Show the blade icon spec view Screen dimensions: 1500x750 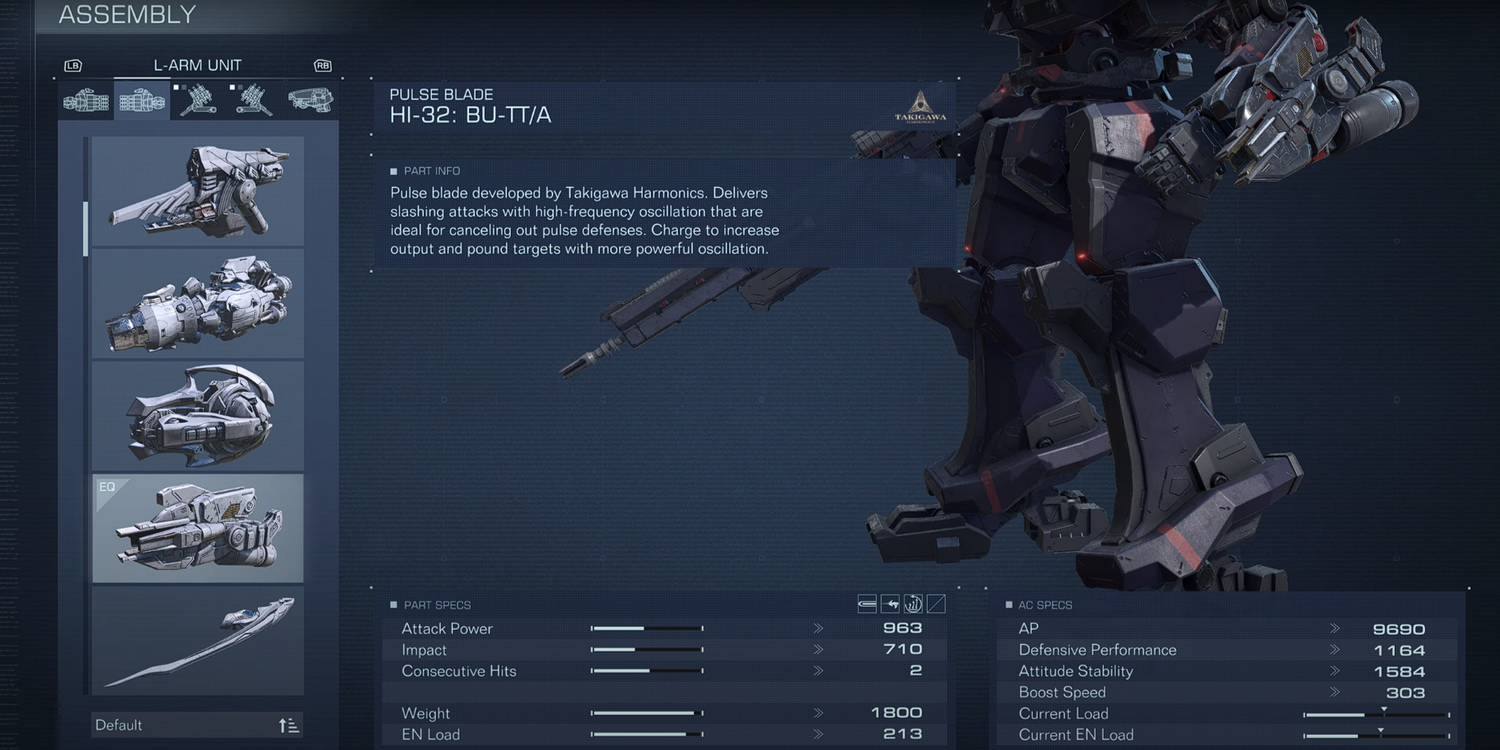pos(867,604)
